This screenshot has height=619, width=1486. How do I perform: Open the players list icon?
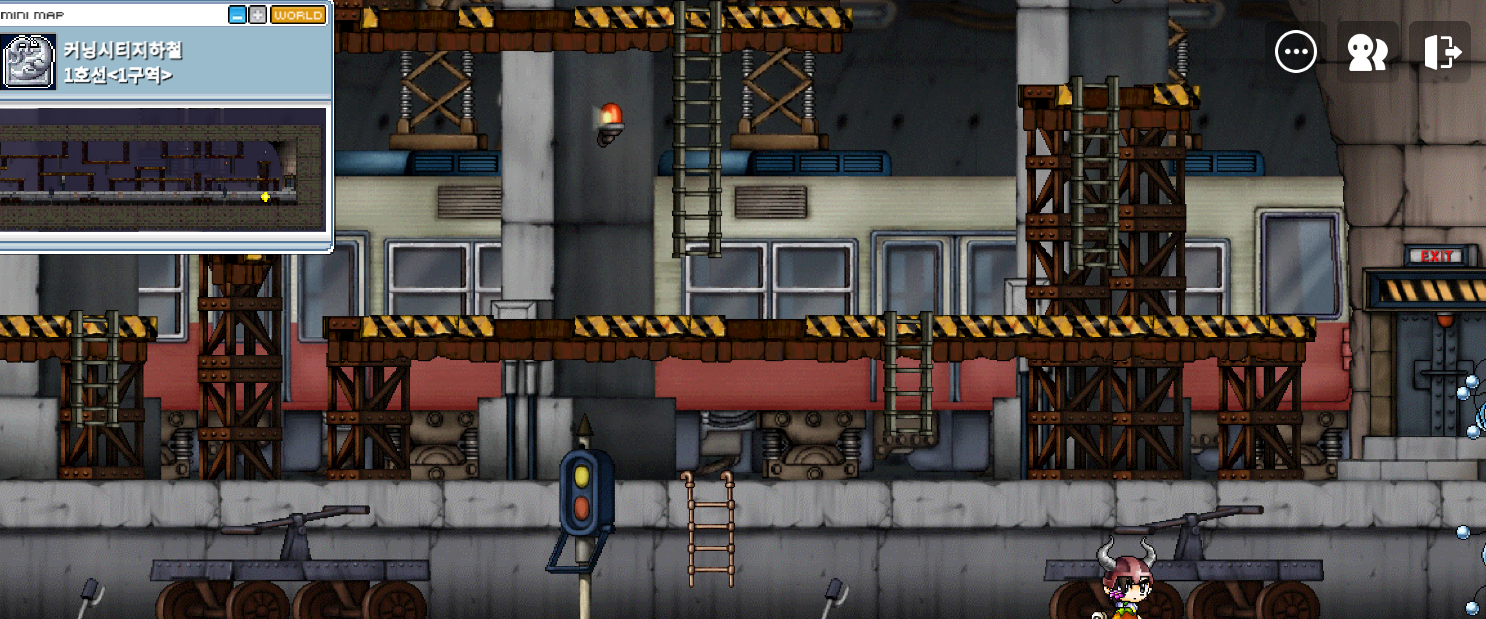(1367, 51)
